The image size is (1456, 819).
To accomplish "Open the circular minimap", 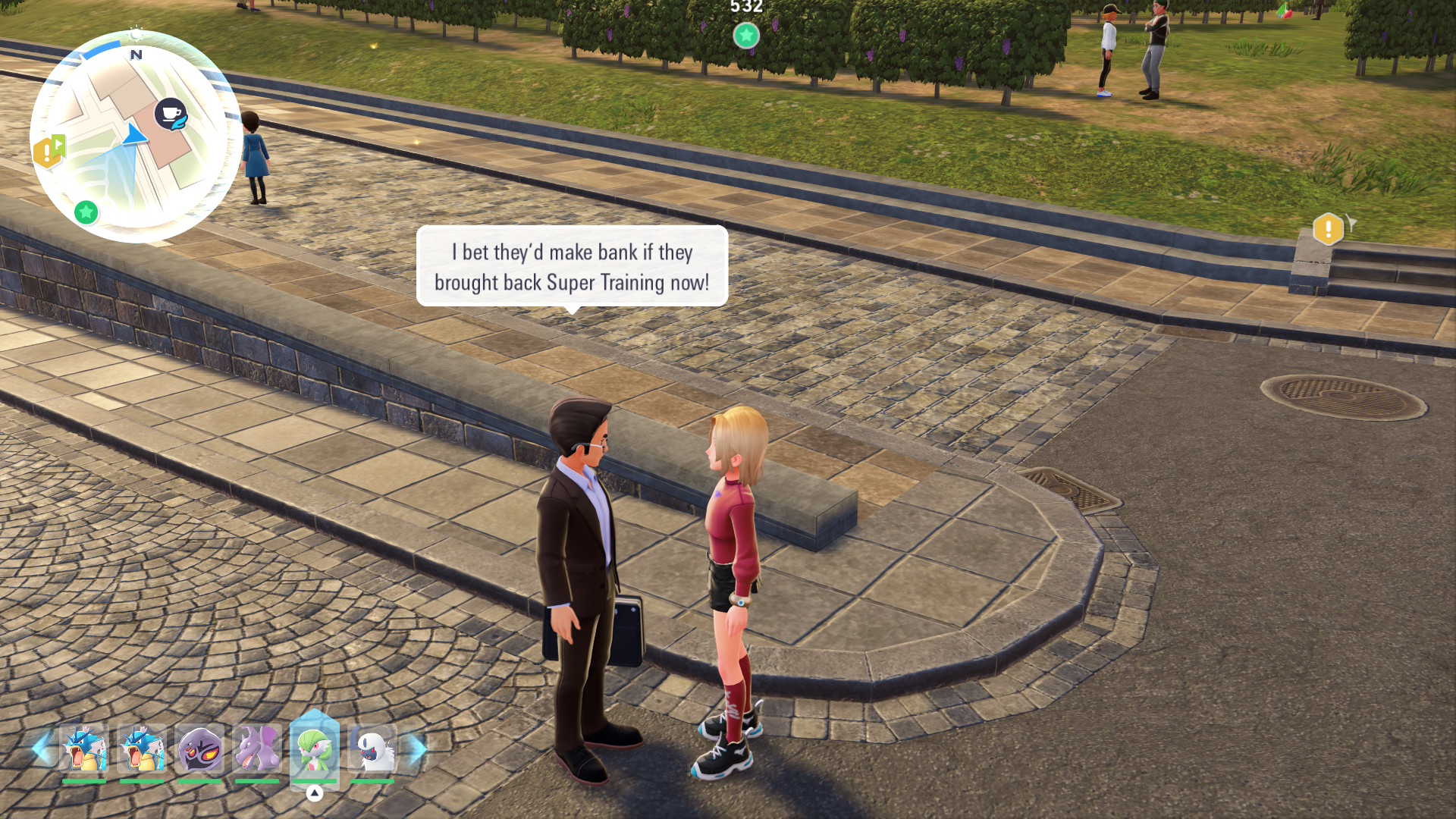I will coord(135,136).
